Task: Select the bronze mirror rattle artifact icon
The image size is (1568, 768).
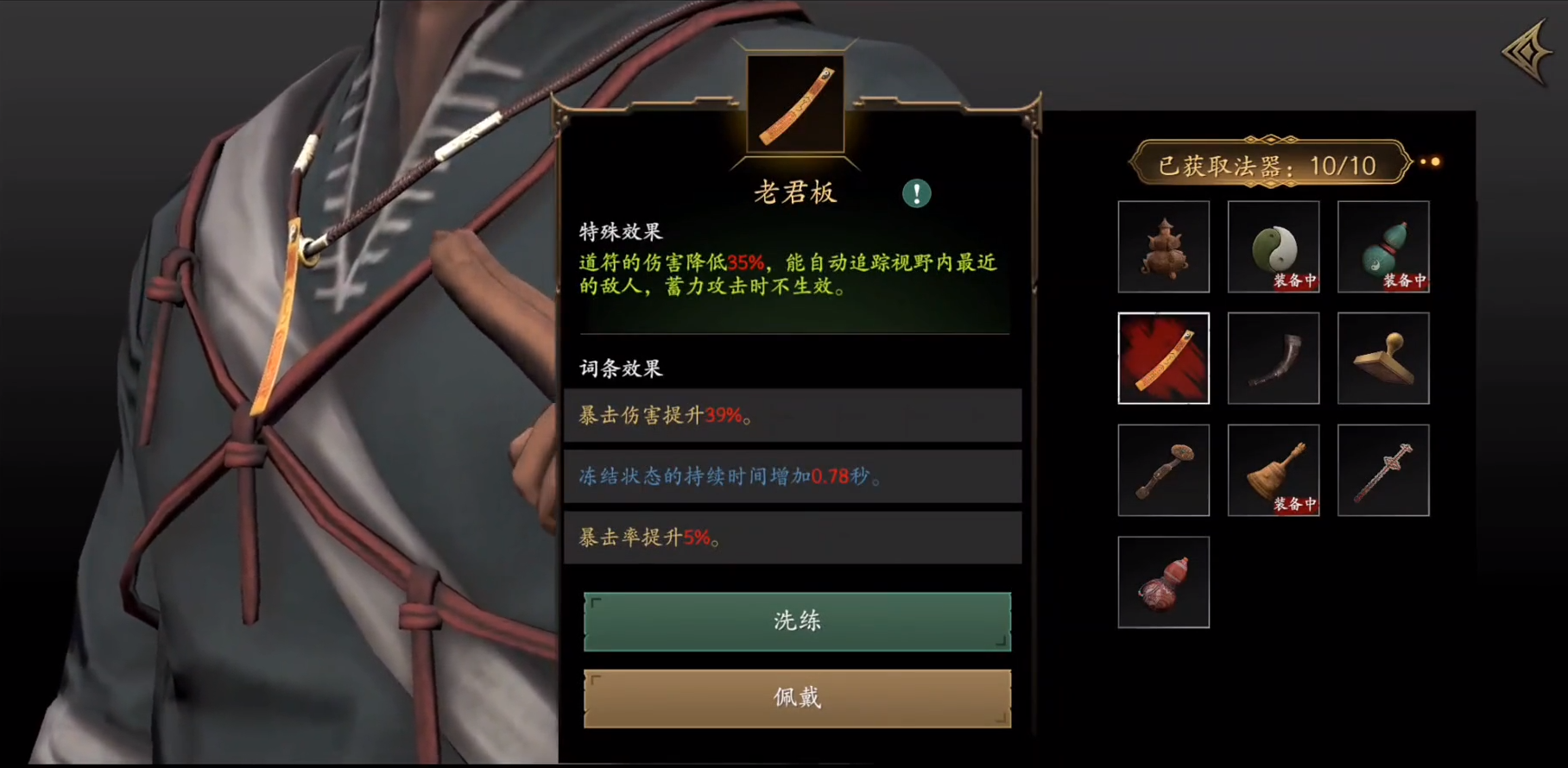Action: (1163, 469)
